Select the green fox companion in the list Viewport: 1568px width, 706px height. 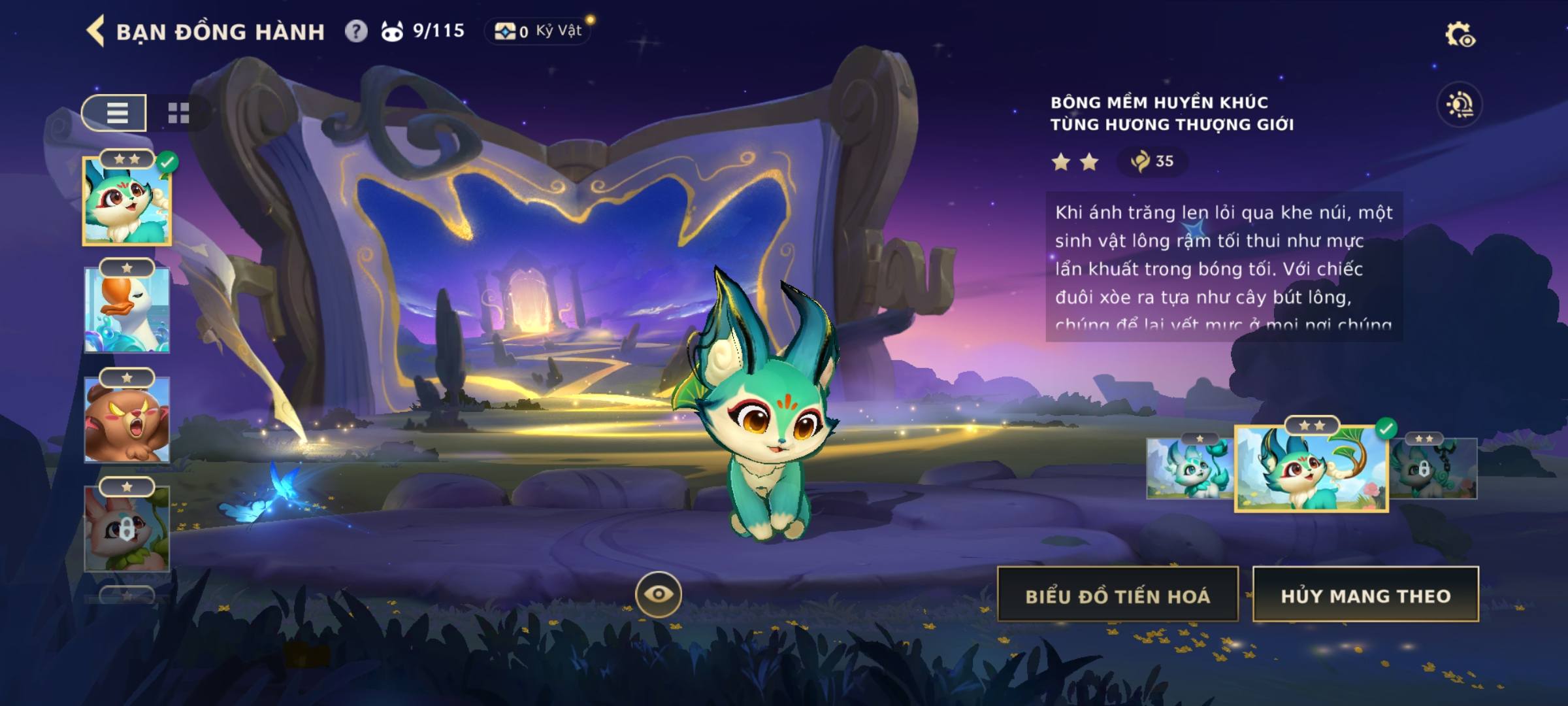tap(127, 202)
